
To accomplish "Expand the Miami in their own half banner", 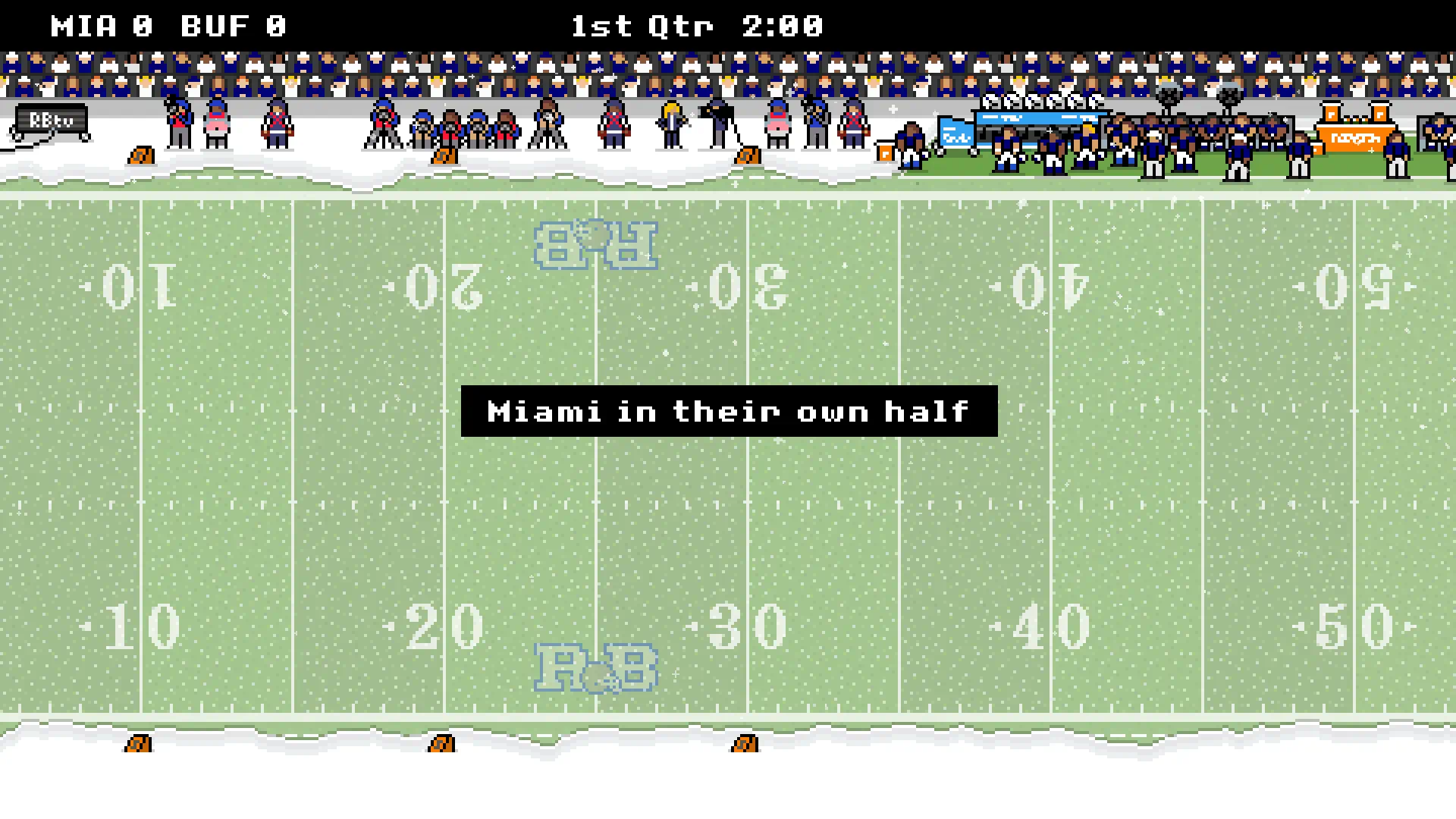I will coord(728,411).
